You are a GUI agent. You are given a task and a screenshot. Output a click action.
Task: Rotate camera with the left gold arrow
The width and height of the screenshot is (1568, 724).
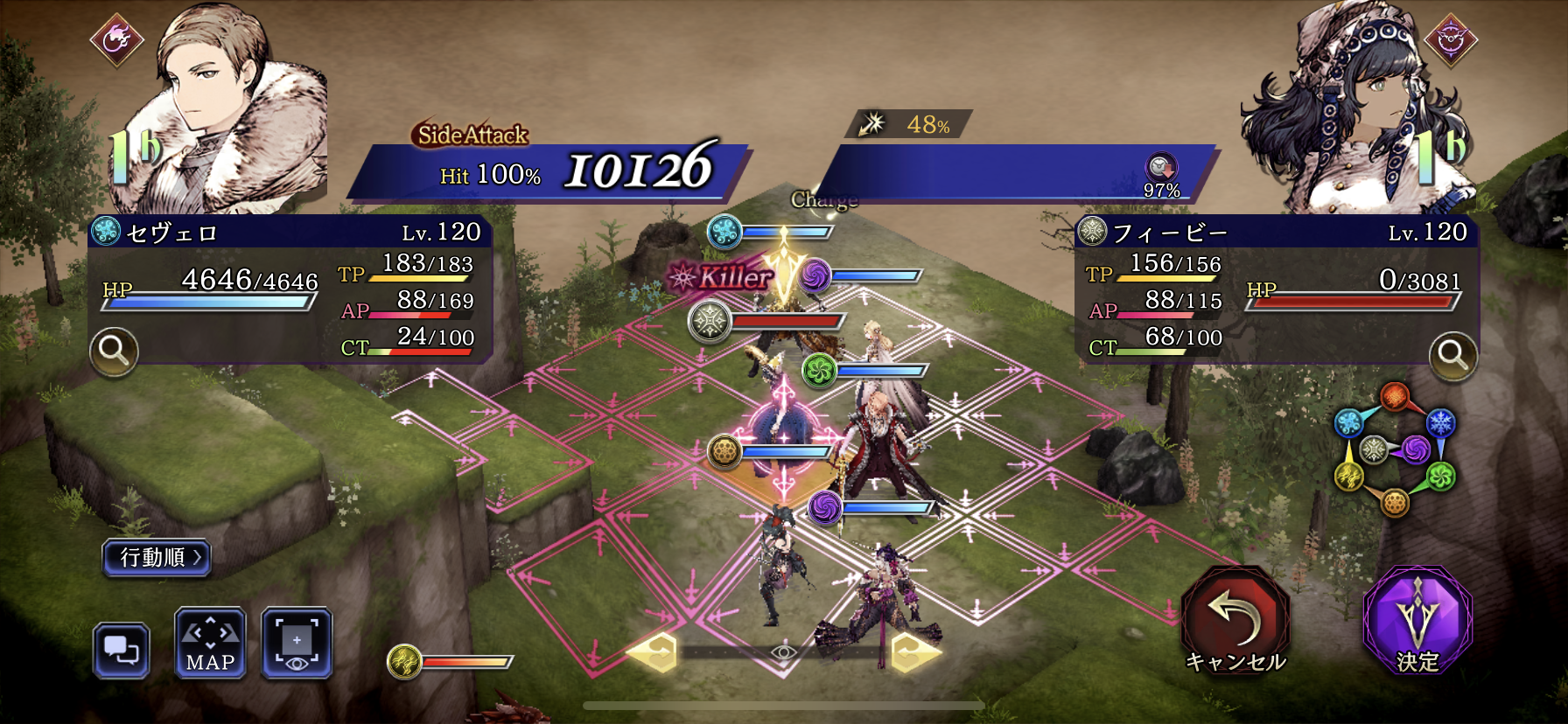654,652
